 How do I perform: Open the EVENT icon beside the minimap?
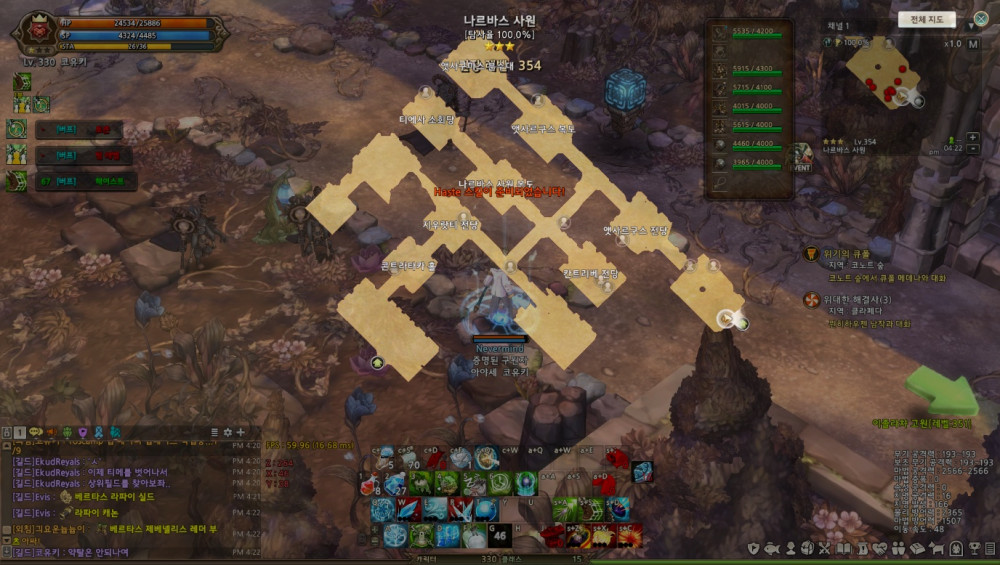[801, 157]
